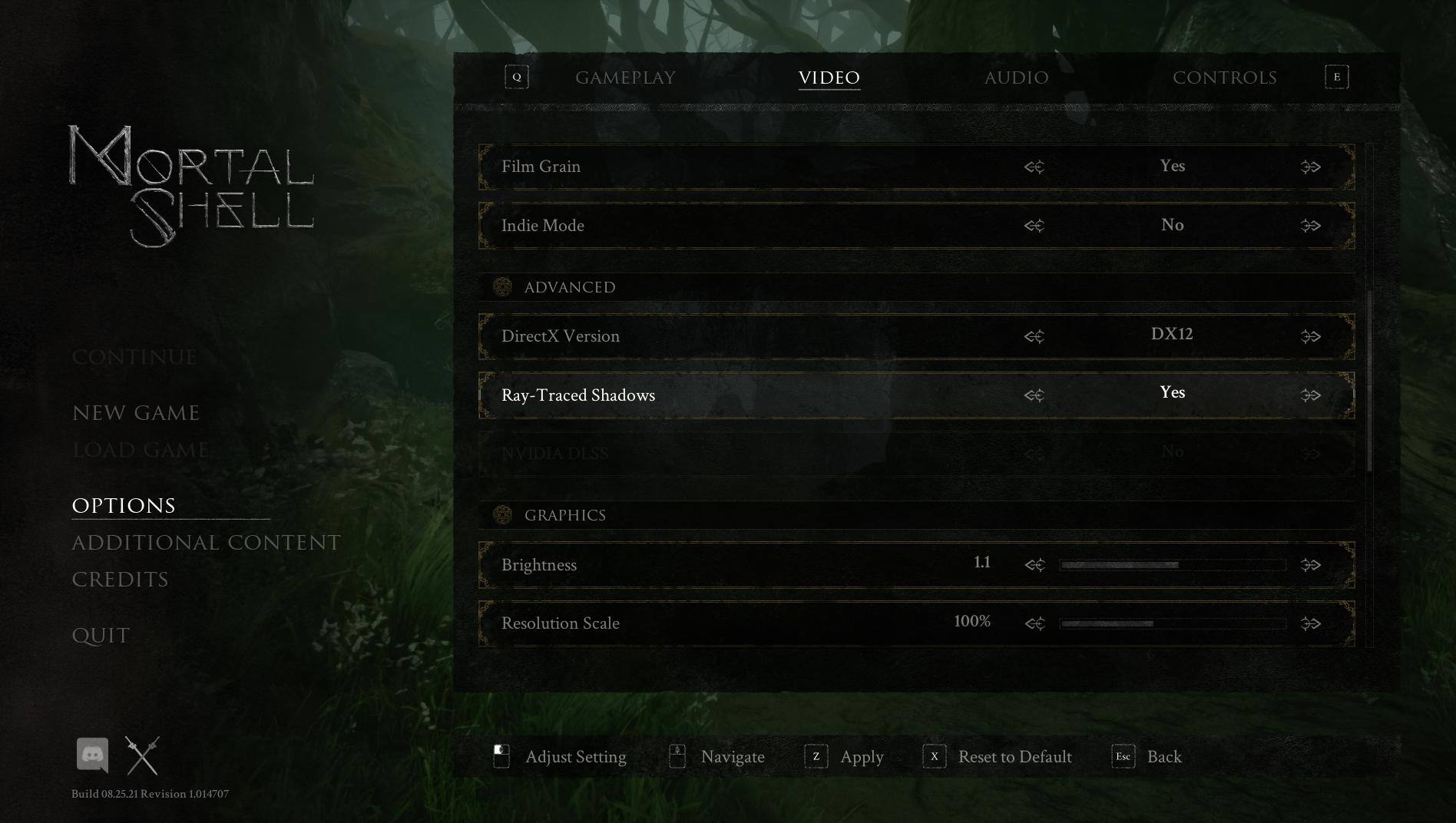The width and height of the screenshot is (1456, 823).
Task: Adjust the Resolution Scale slider bar
Action: 1172,623
